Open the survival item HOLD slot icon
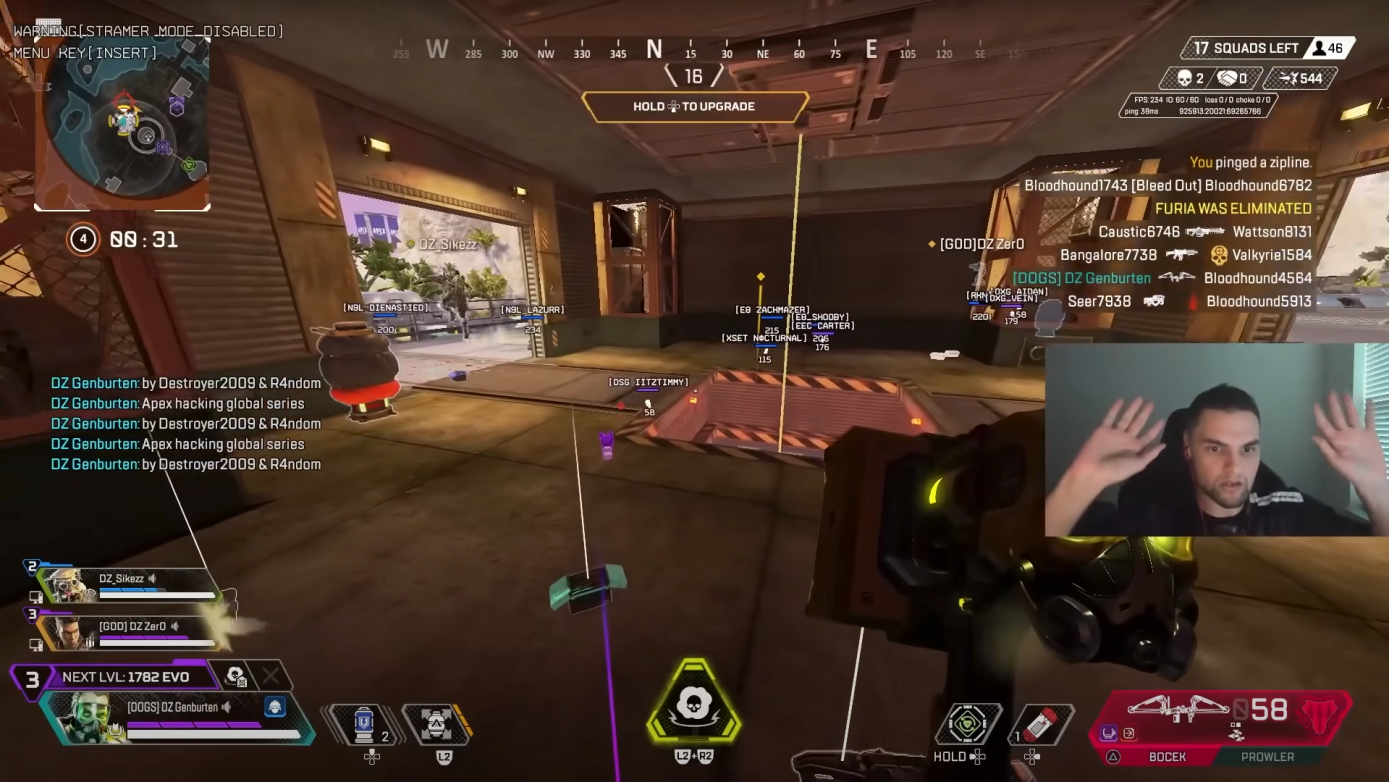 967,723
